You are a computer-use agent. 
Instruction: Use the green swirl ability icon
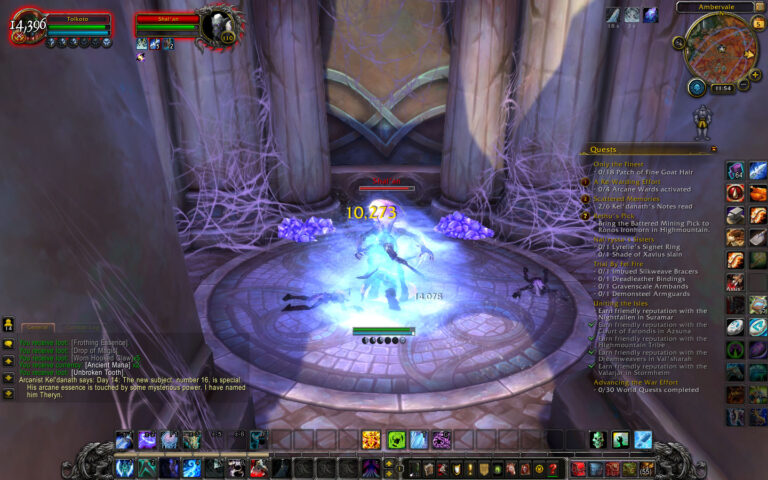(x=396, y=439)
